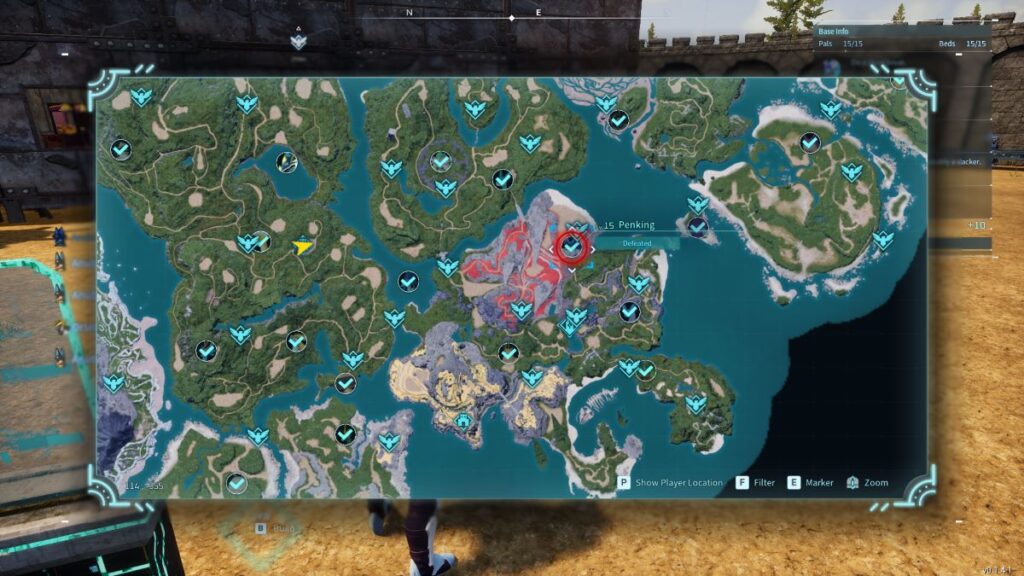Click the yellow player location arrow
This screenshot has height=576, width=1024.
302,246
